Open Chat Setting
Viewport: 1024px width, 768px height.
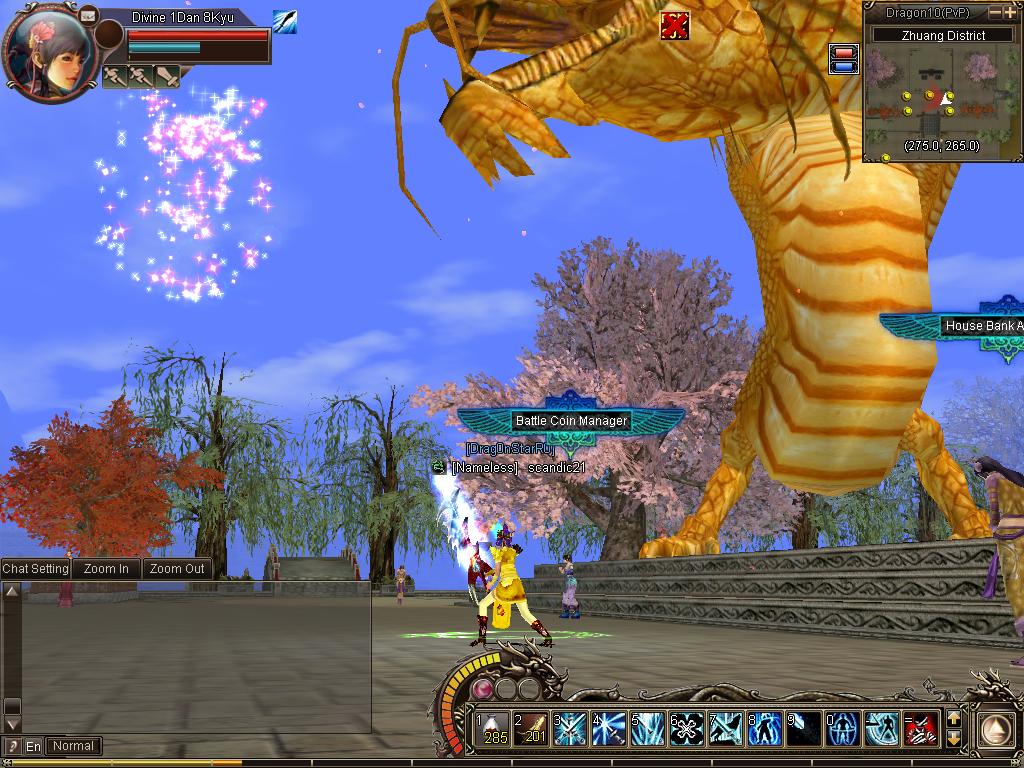[x=36, y=569]
